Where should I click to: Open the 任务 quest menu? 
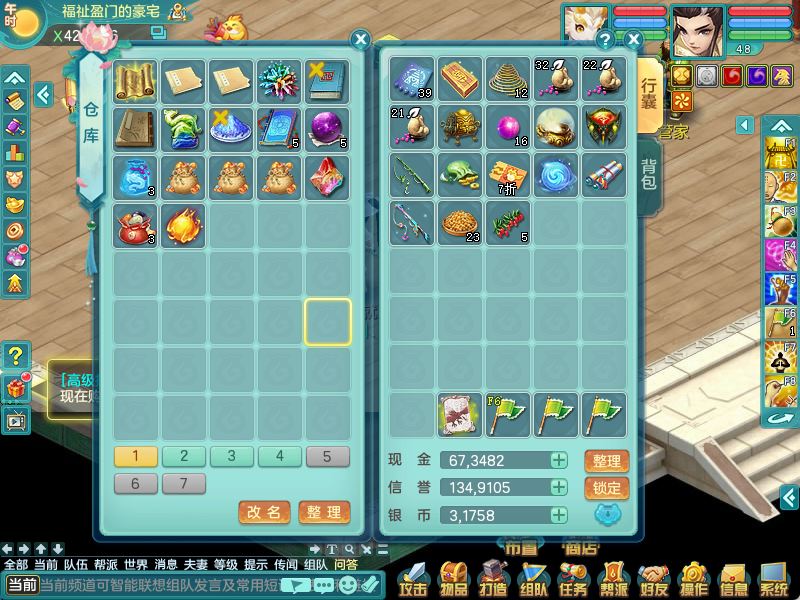pos(573,578)
